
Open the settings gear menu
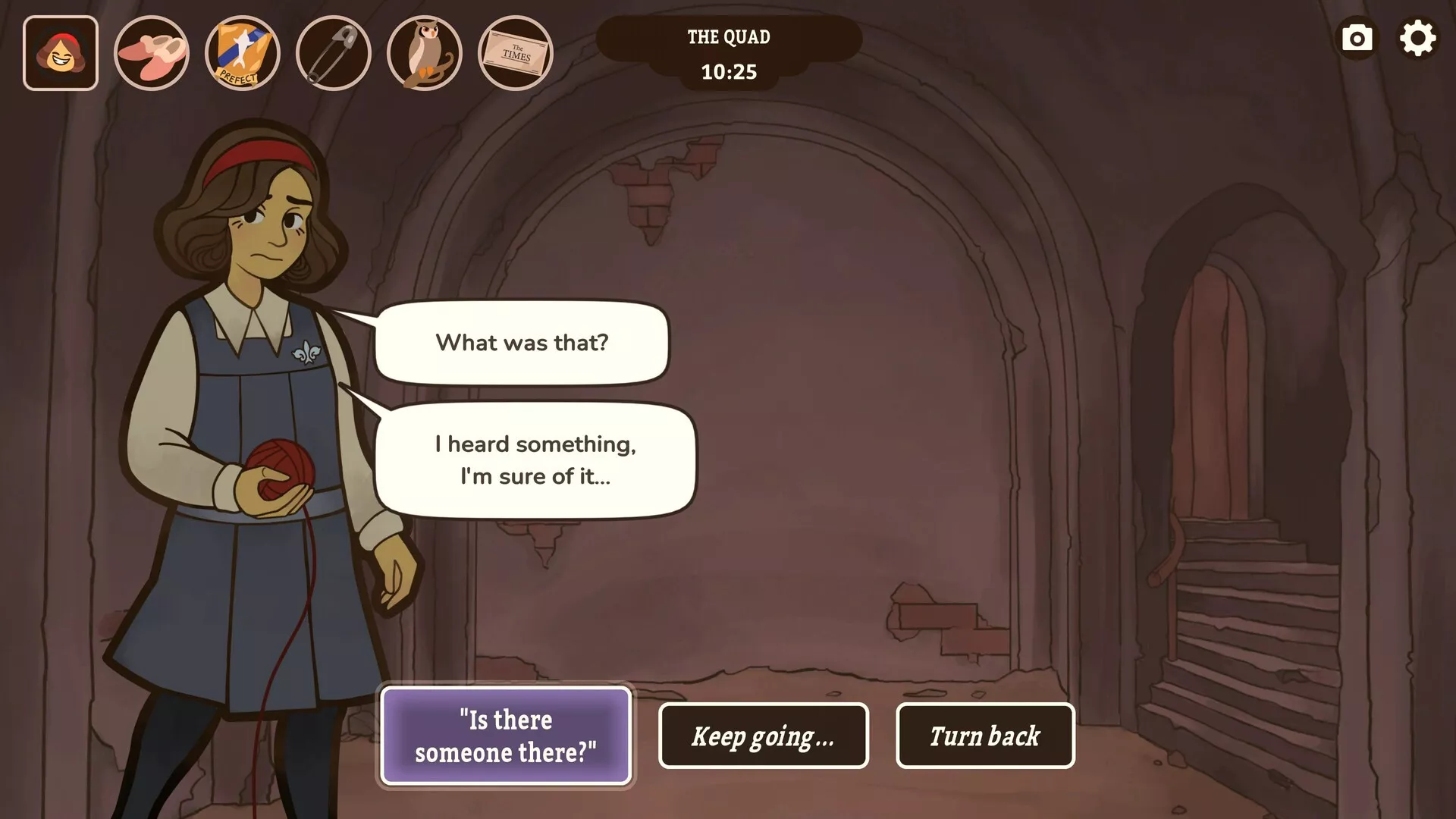(x=1417, y=39)
